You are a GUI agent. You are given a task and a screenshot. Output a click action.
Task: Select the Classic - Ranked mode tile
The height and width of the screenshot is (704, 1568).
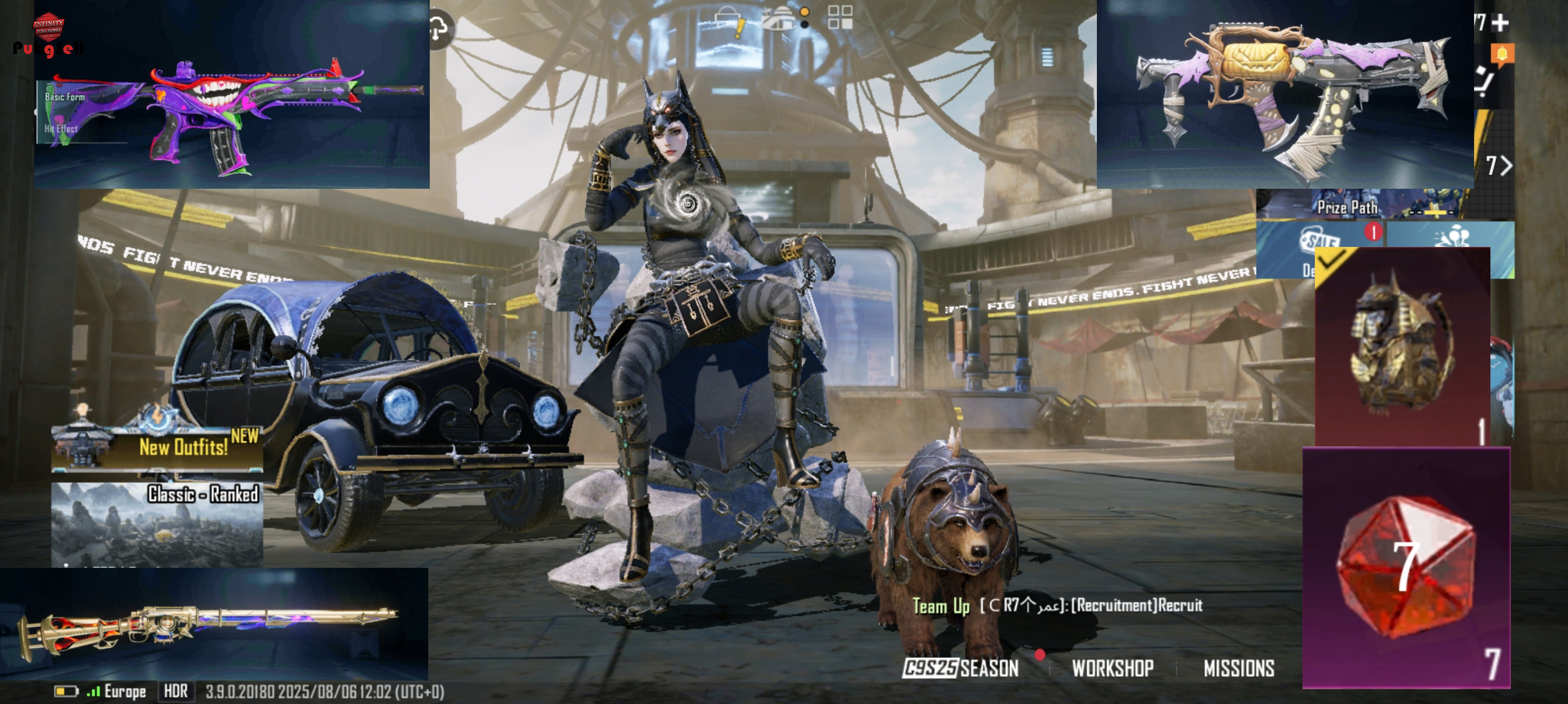(157, 523)
